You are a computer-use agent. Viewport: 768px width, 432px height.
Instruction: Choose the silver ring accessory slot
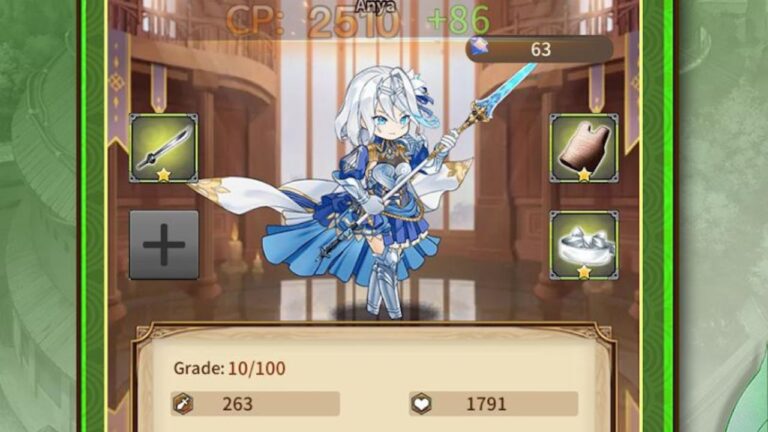tap(584, 244)
